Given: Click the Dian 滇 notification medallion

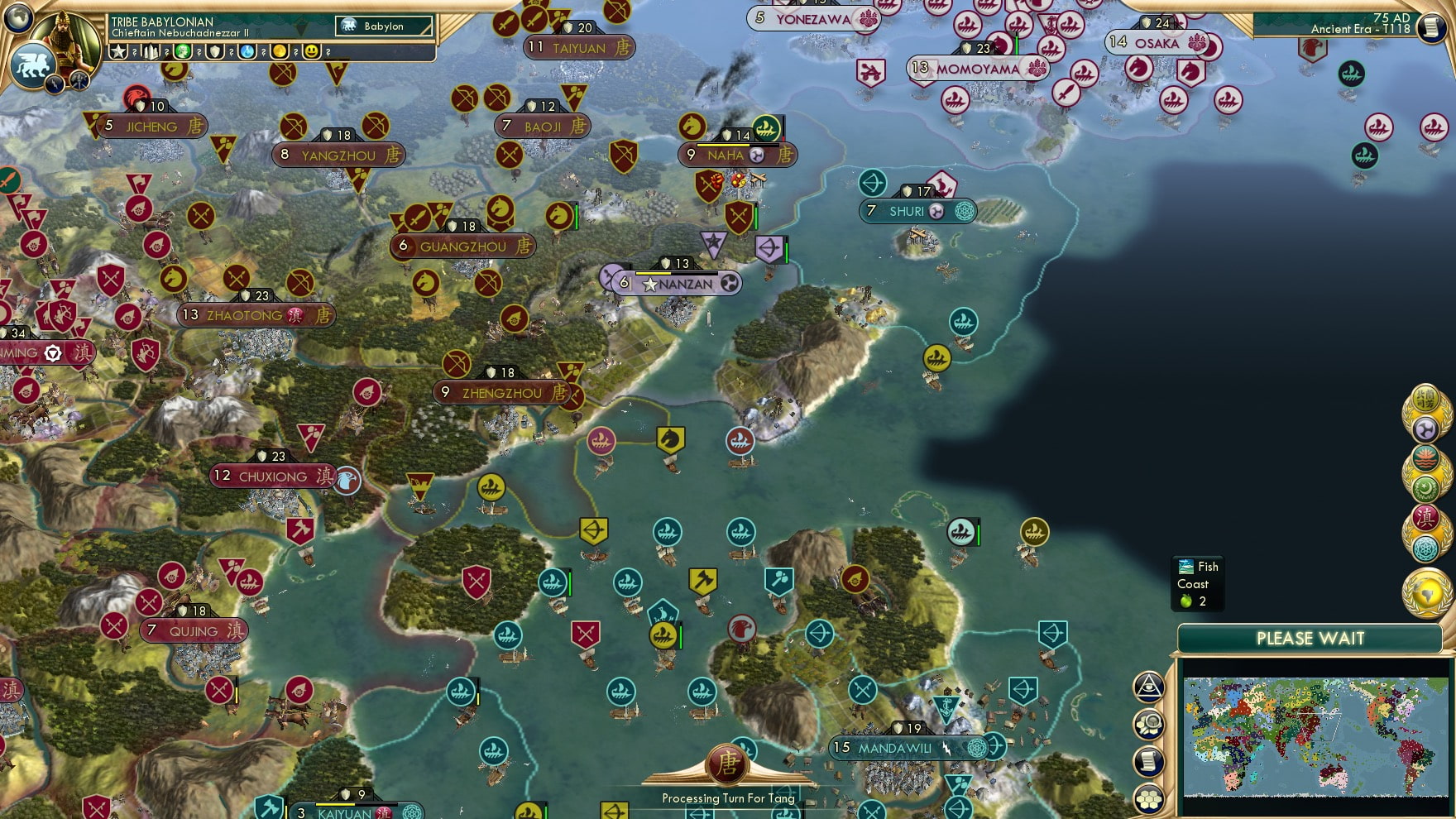Looking at the screenshot, I should 1425,516.
